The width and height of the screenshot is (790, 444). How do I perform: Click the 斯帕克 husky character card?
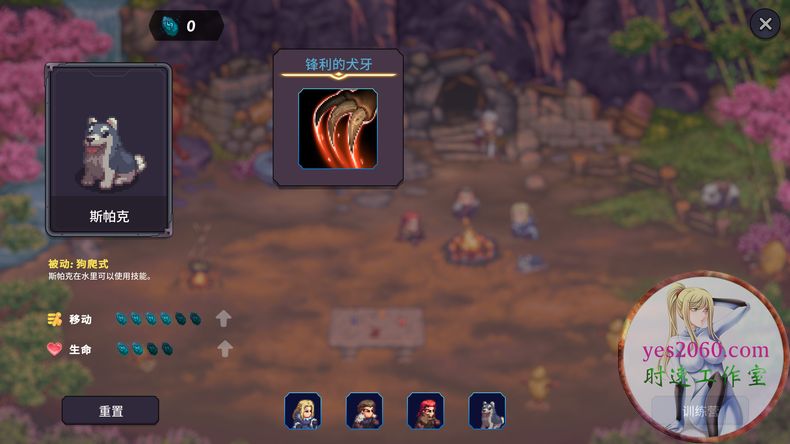[x=109, y=149]
